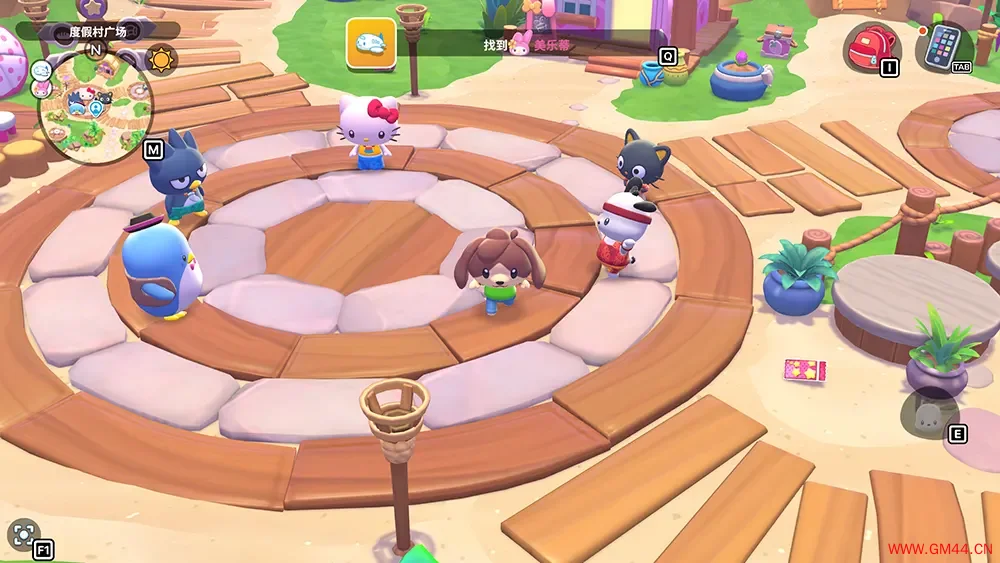The height and width of the screenshot is (563, 1000).
Task: Open the circular minimap
Action: [94, 108]
